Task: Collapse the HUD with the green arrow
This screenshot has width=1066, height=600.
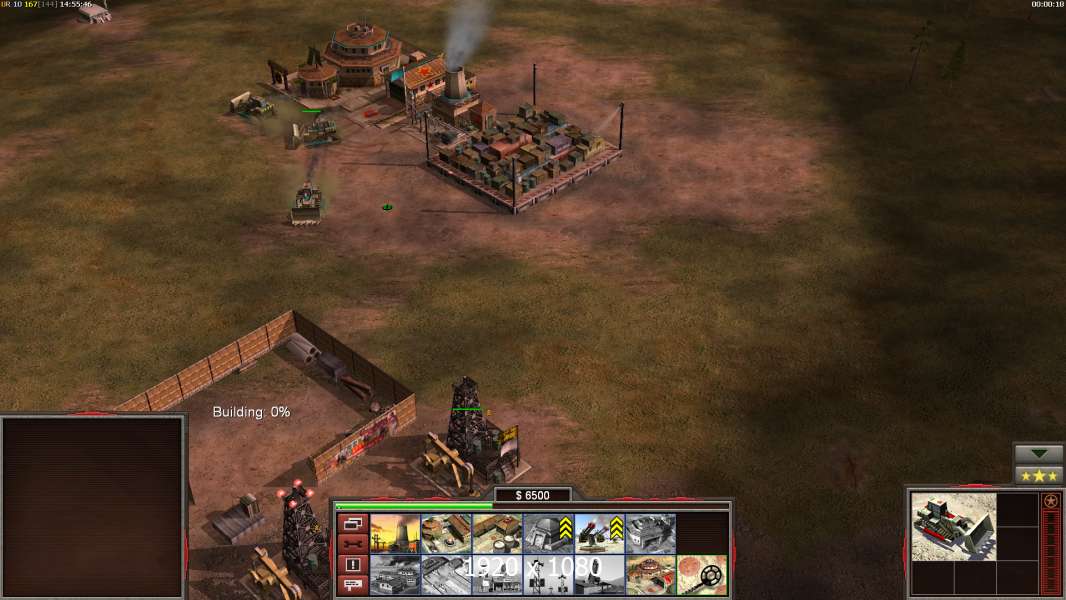Action: coord(1039,454)
